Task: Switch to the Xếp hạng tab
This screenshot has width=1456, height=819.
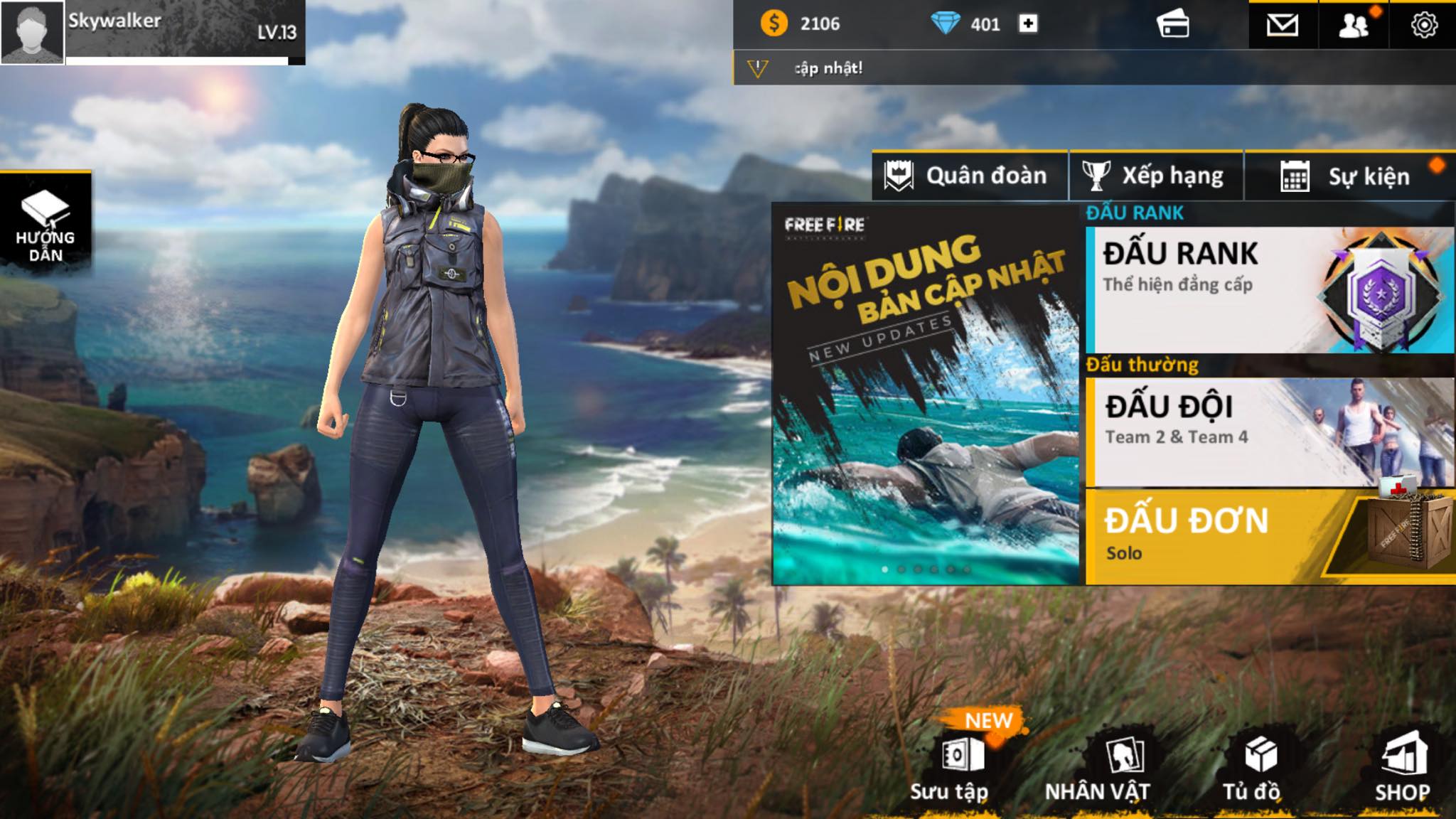Action: coord(1157,176)
